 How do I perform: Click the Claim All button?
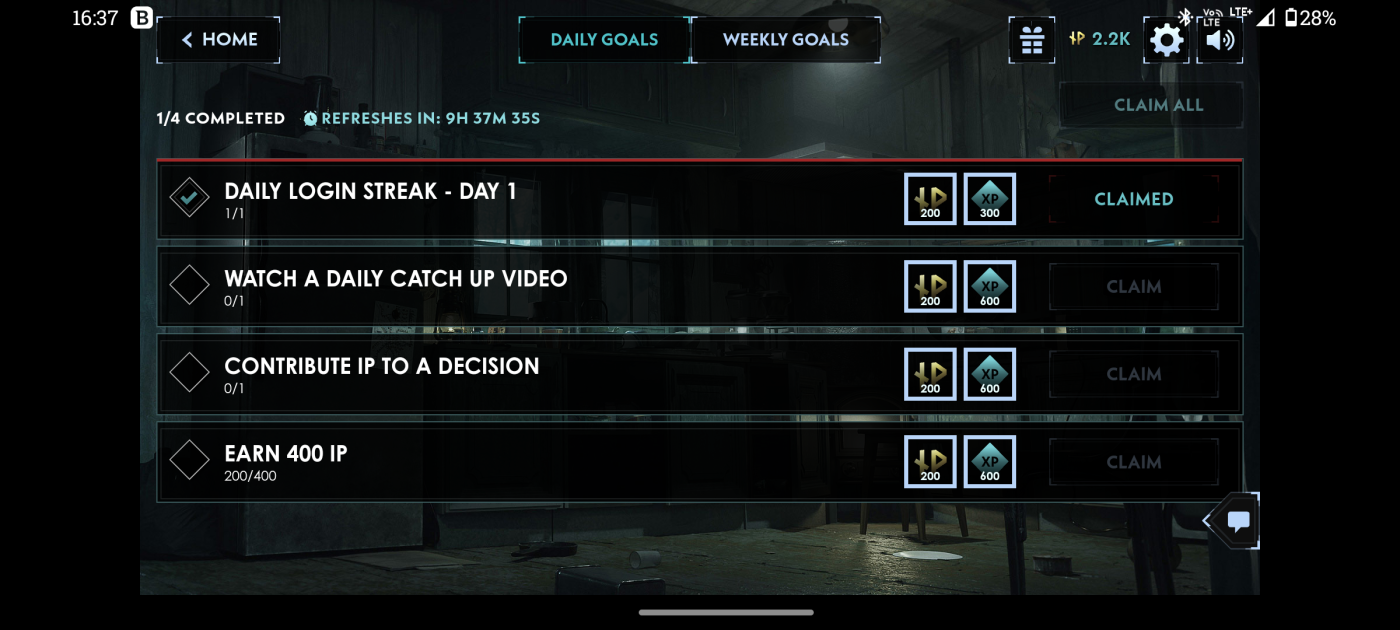(1158, 105)
